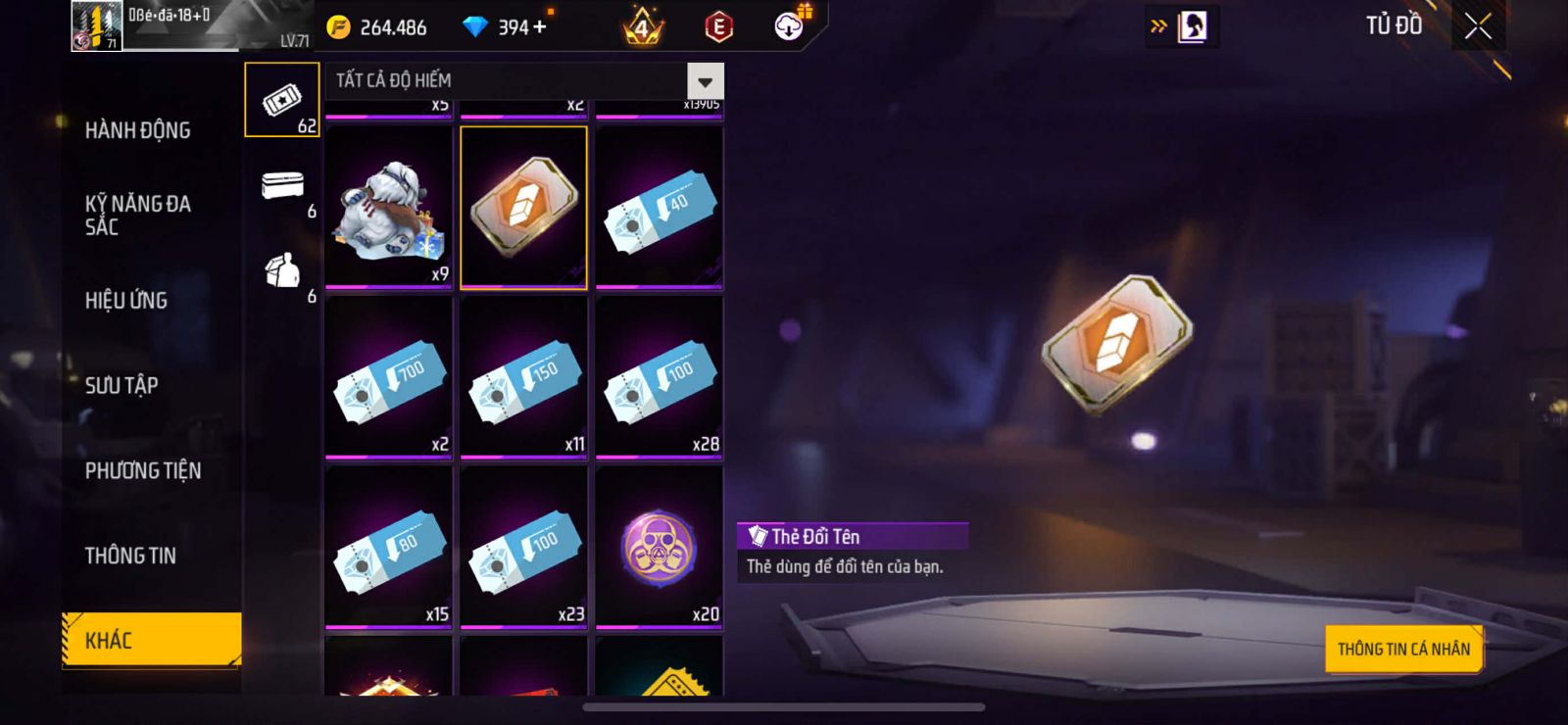Select the 700 diamond voucher slot
This screenshot has height=725, width=1568.
pos(388,377)
